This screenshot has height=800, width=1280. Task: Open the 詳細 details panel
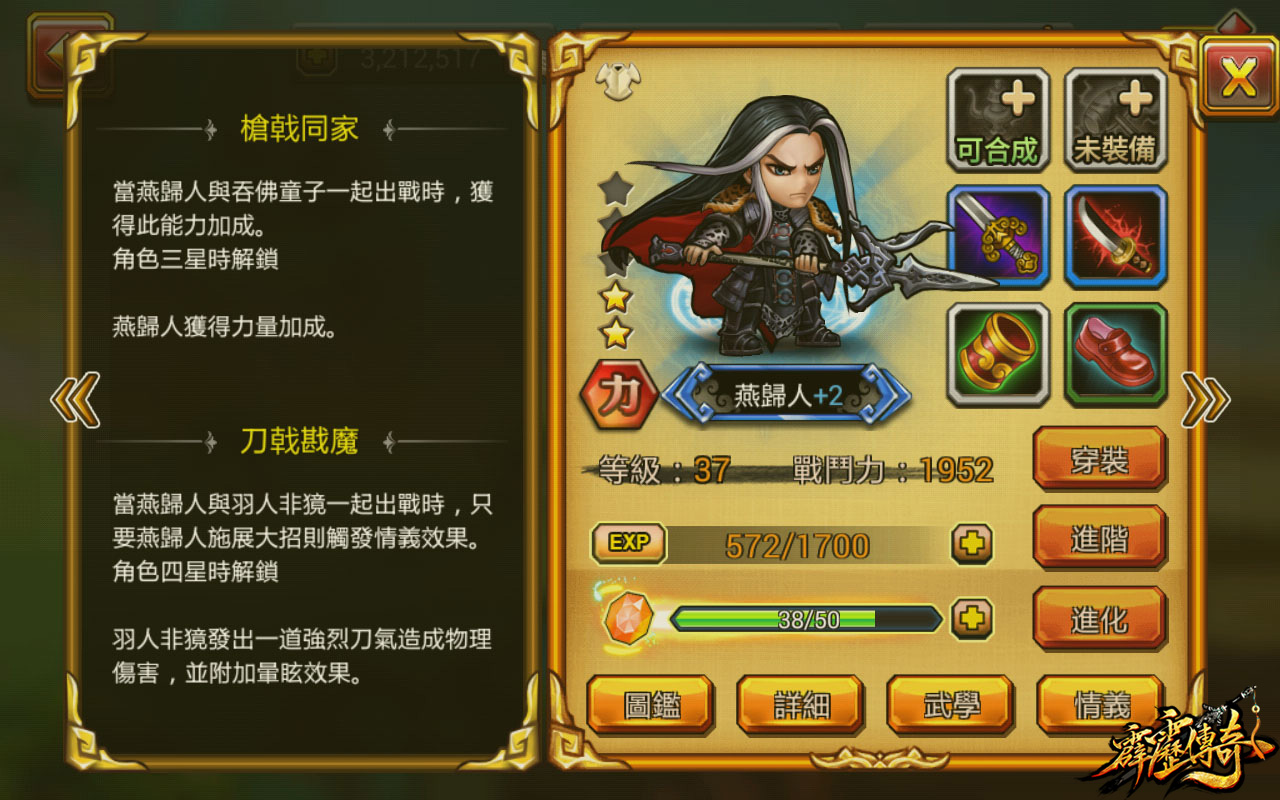(801, 704)
